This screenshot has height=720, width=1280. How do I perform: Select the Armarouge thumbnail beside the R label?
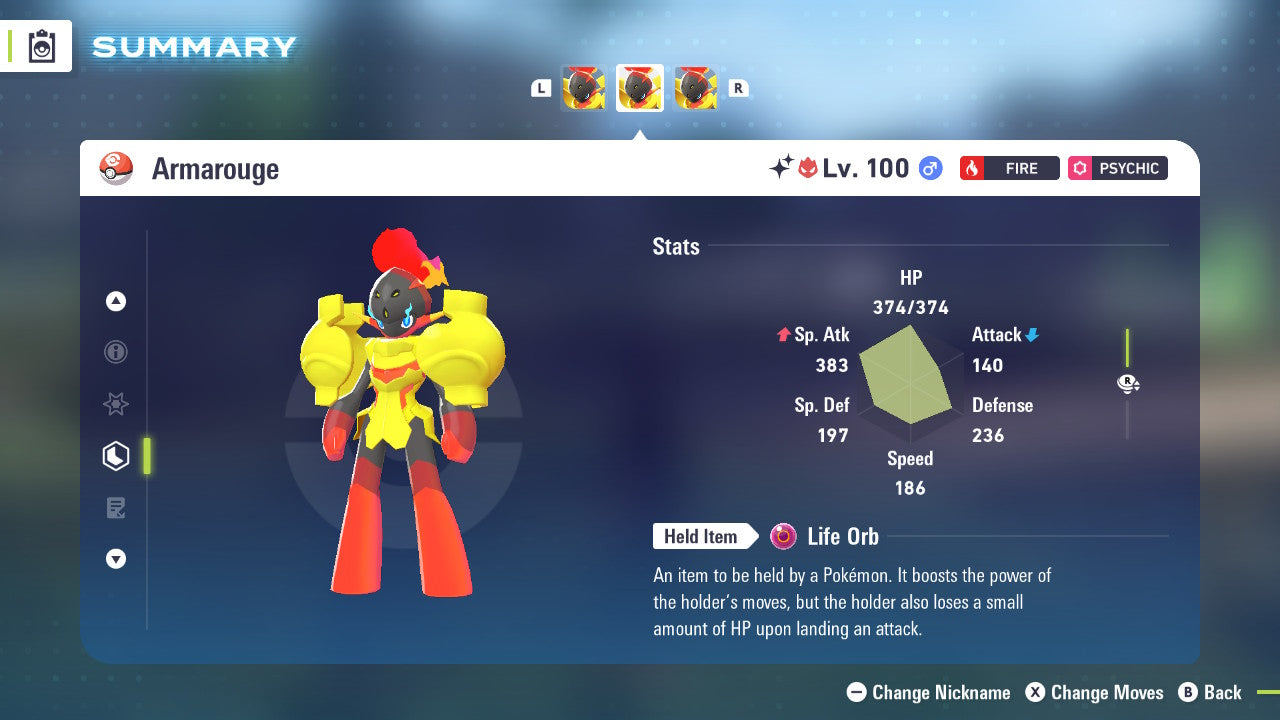(696, 88)
